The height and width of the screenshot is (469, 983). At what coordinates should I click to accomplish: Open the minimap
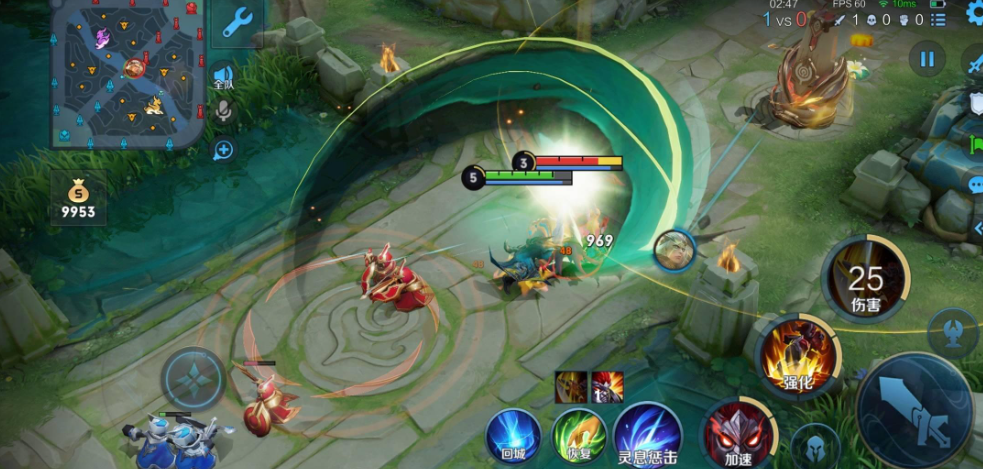point(126,75)
